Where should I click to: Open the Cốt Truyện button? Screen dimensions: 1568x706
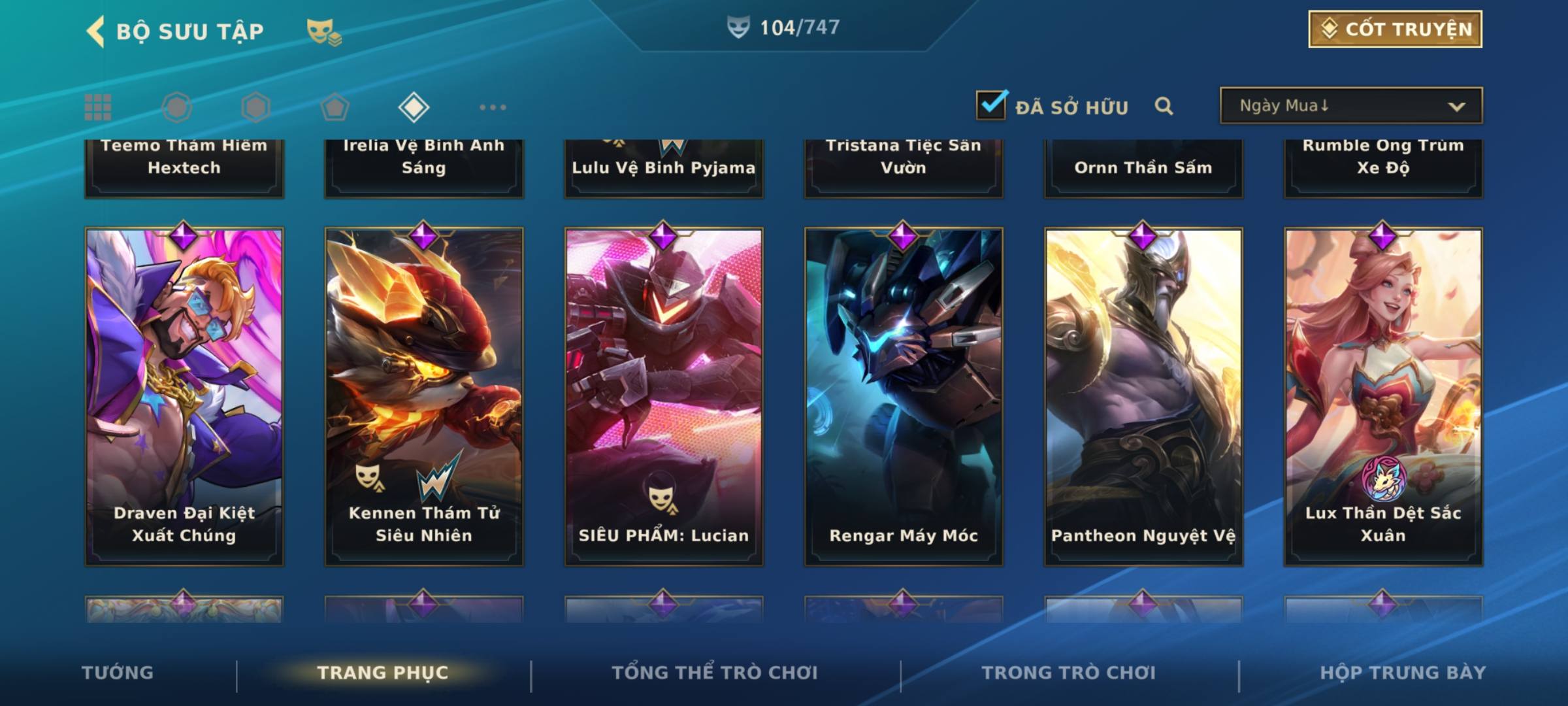pyautogui.click(x=1394, y=29)
